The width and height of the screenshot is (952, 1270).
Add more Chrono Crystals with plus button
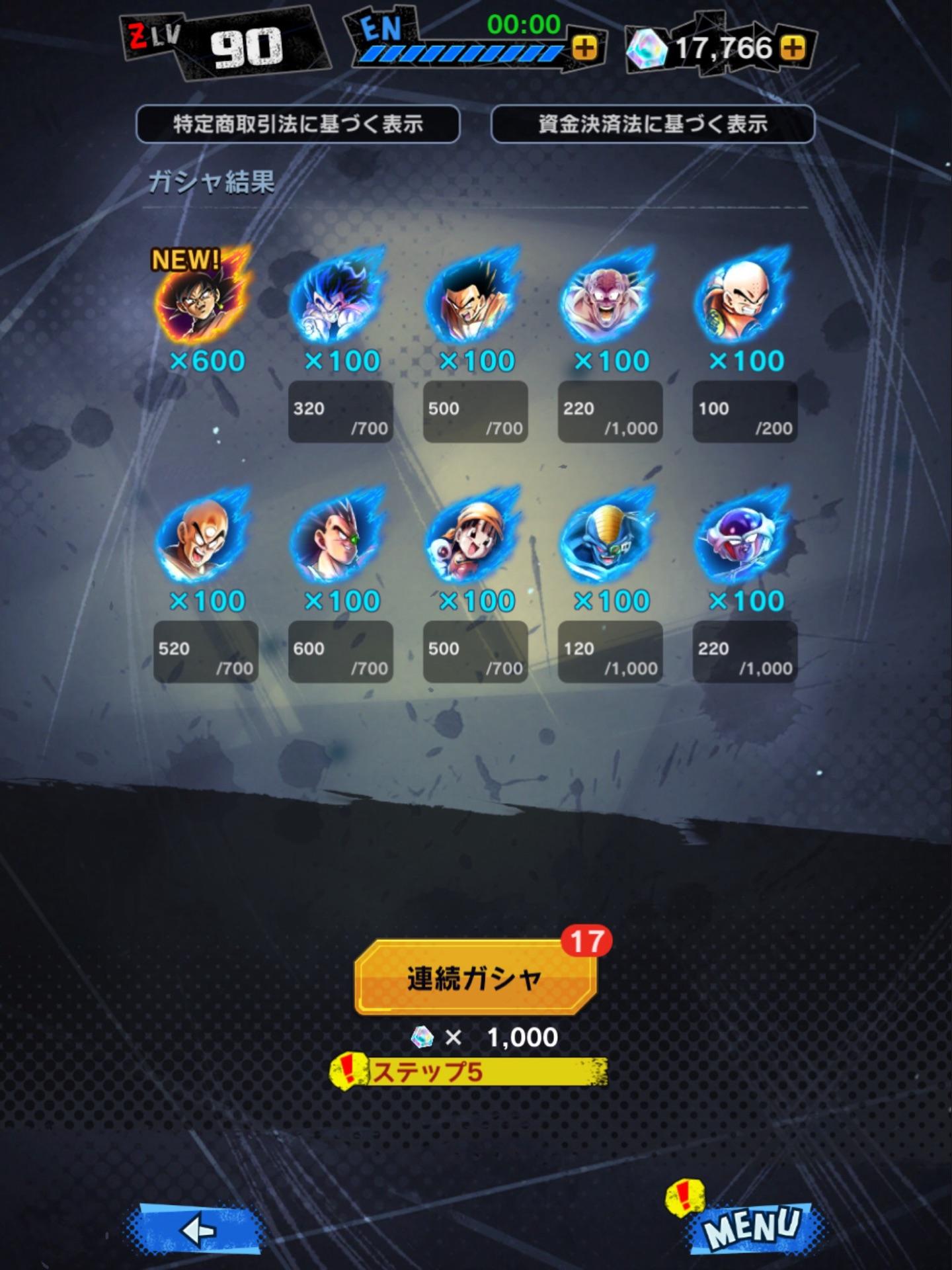point(793,48)
